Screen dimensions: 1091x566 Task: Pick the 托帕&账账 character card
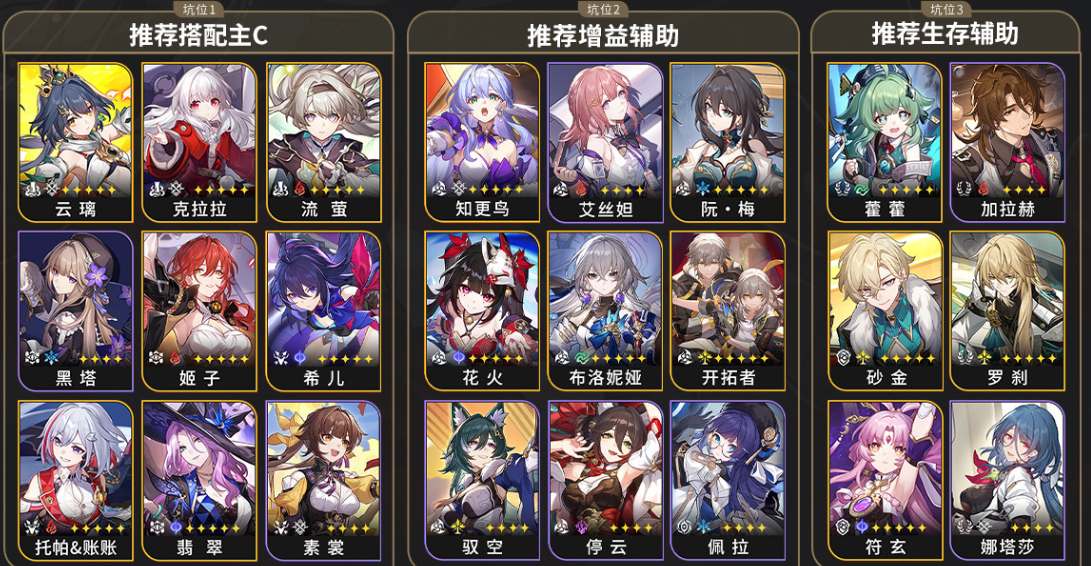(76, 478)
